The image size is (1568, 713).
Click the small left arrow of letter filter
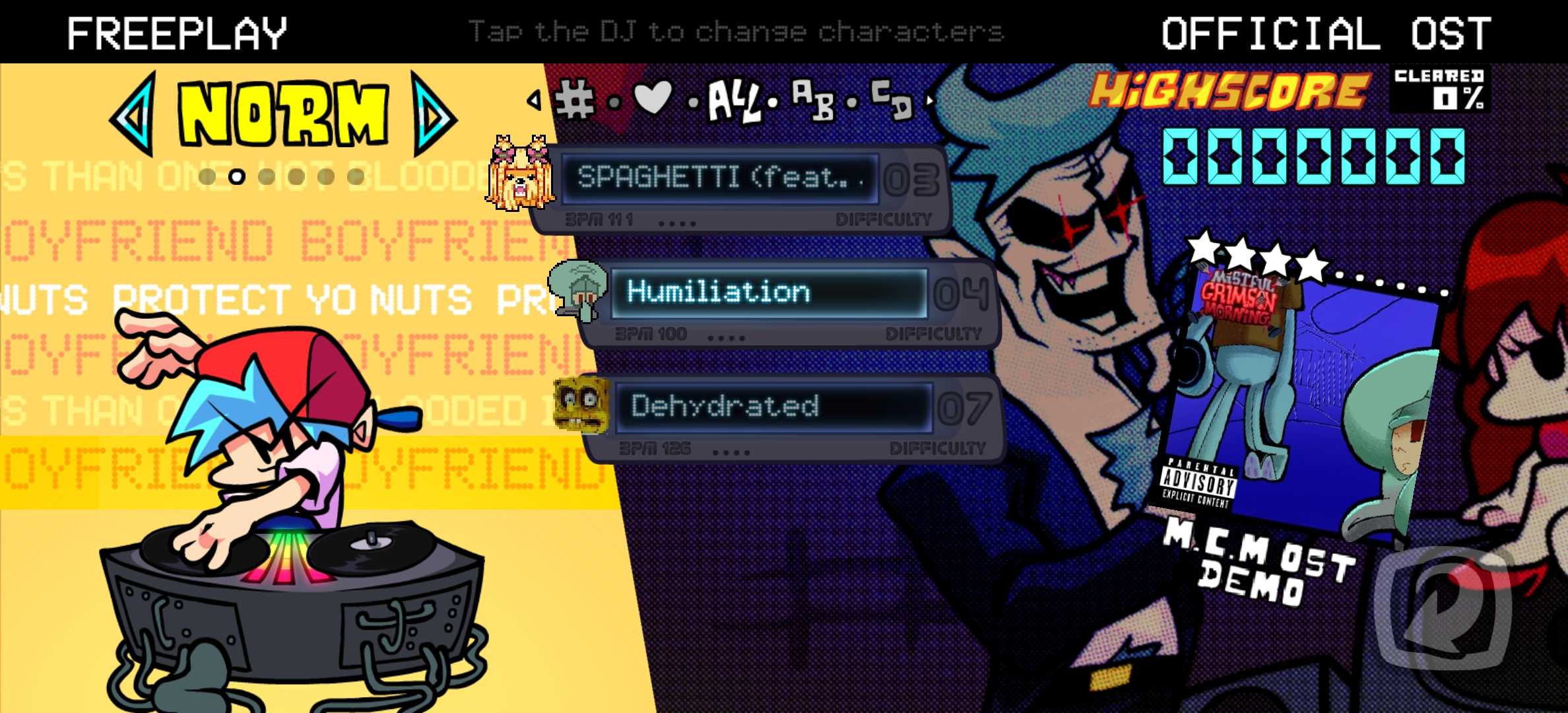click(x=534, y=100)
